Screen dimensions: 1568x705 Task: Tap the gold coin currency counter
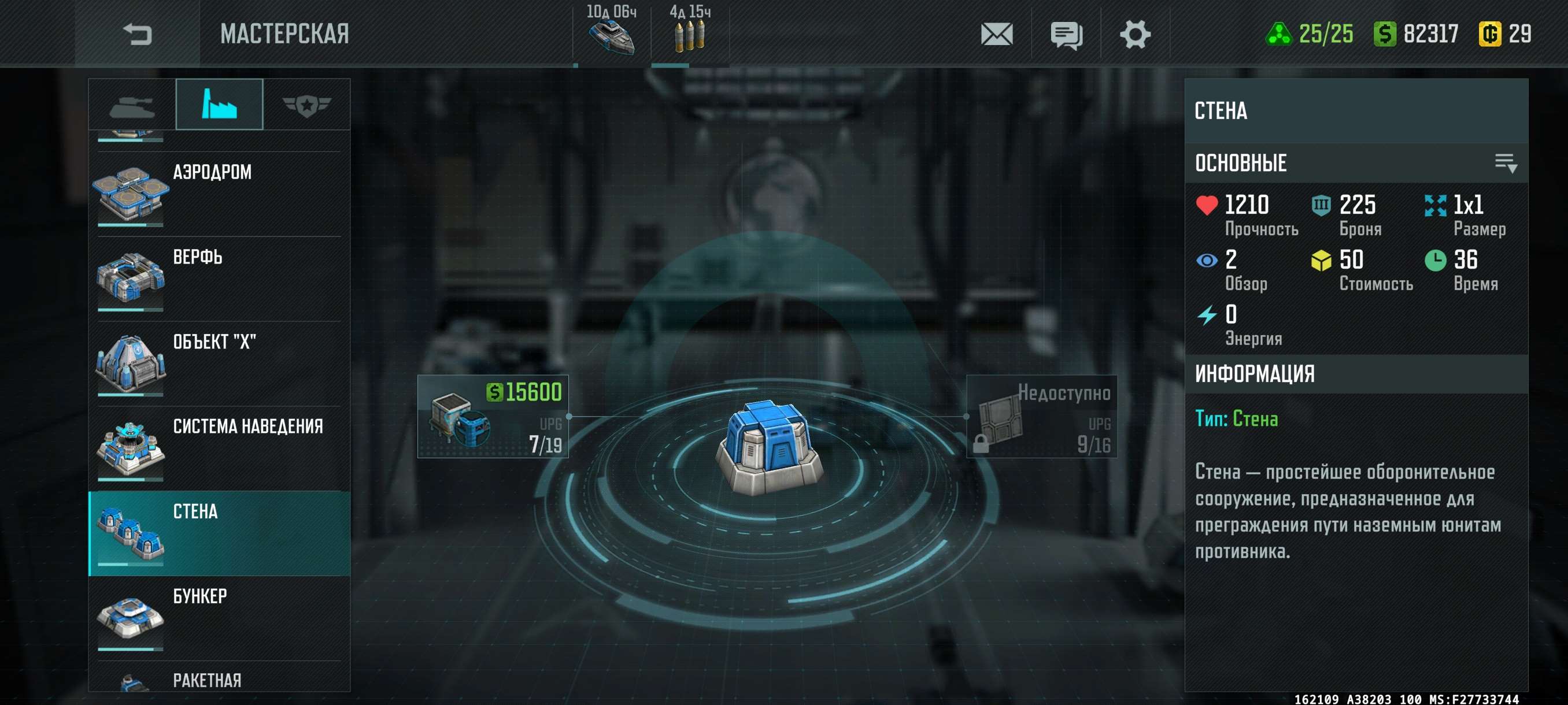[x=1505, y=34]
